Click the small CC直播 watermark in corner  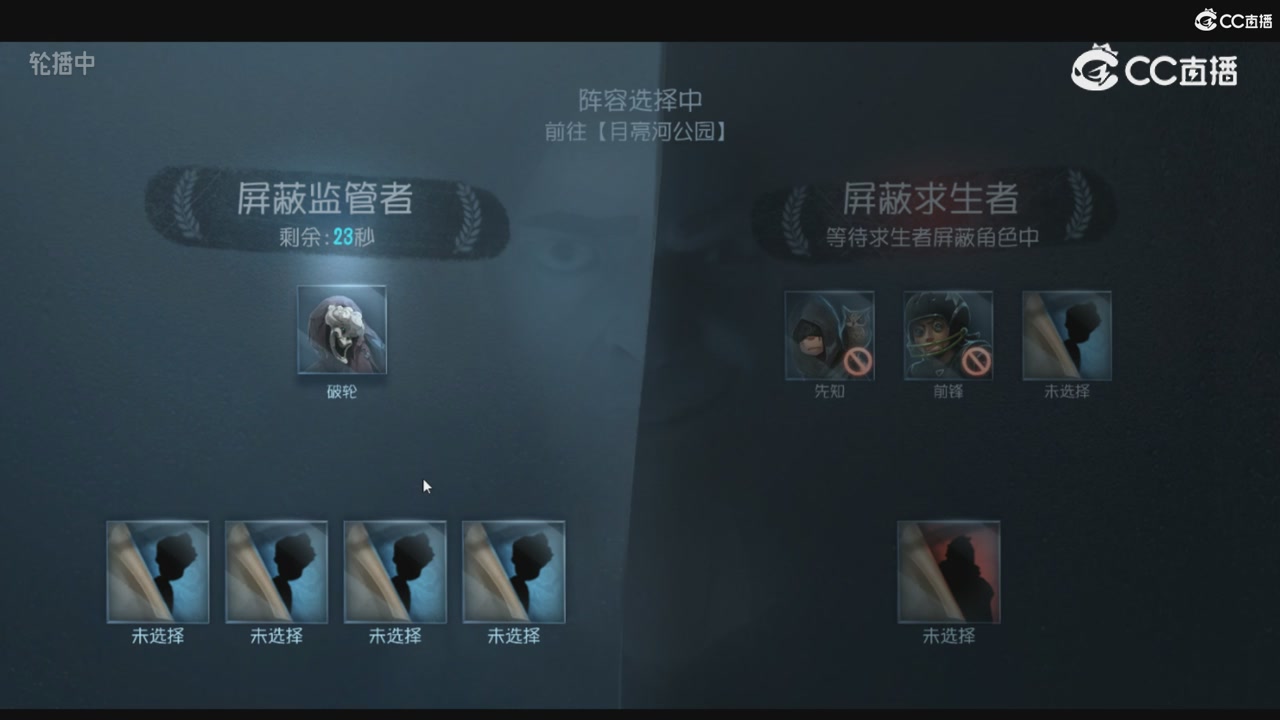1232,18
